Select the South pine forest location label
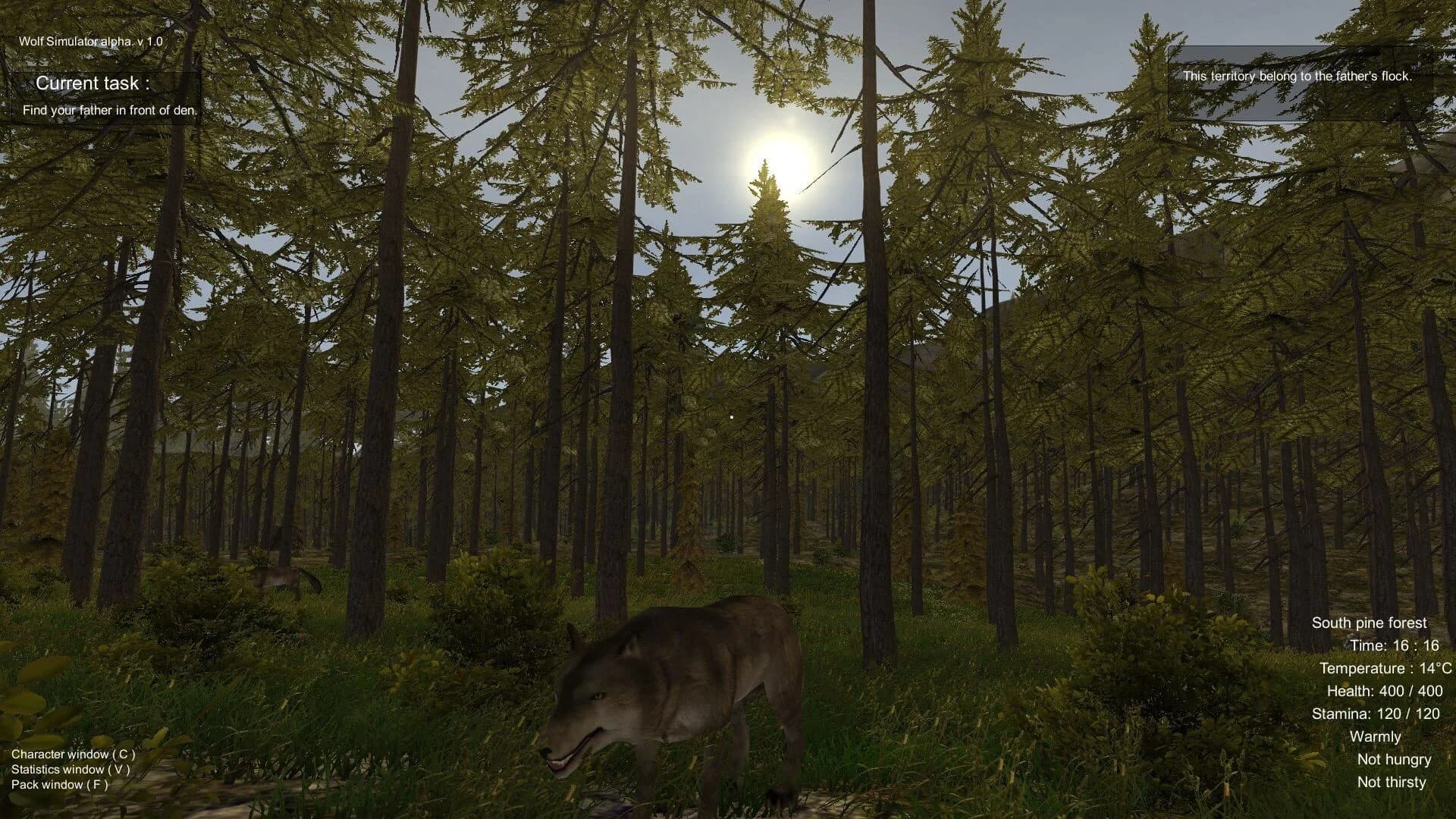Screen dimensions: 1456x819 [1370, 622]
